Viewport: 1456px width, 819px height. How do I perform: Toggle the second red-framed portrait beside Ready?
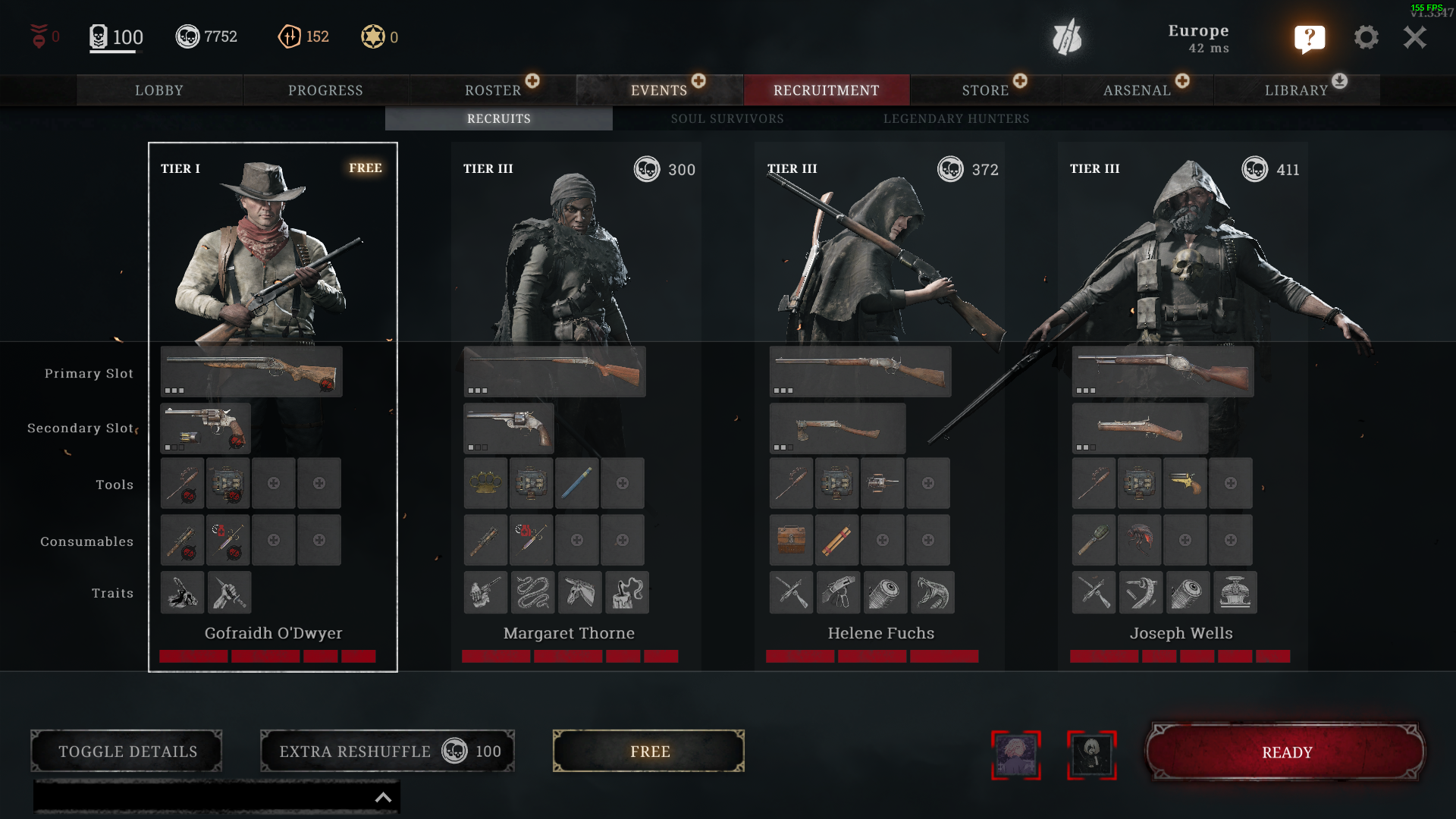pos(1092,755)
